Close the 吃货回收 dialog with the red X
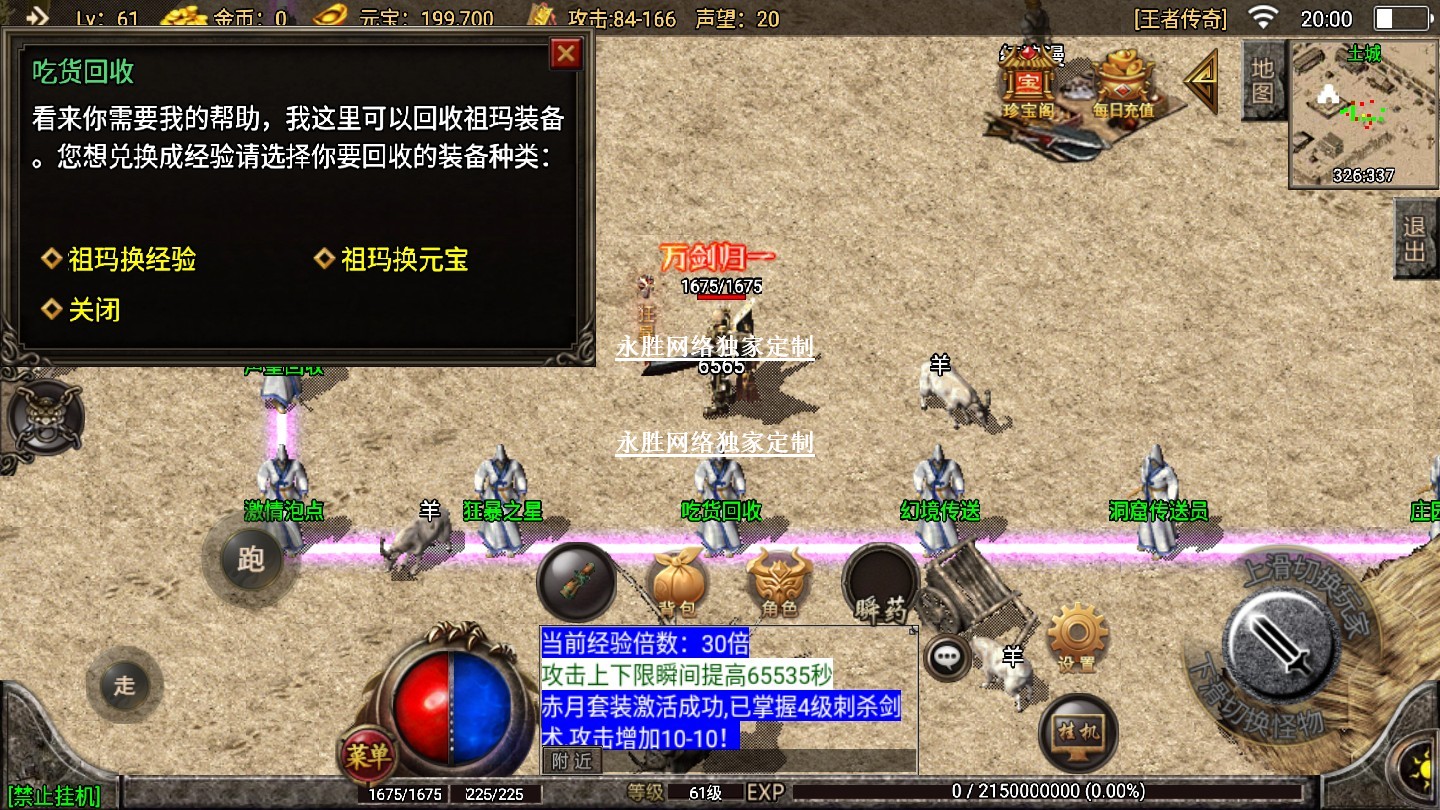The width and height of the screenshot is (1440, 810). tap(566, 53)
